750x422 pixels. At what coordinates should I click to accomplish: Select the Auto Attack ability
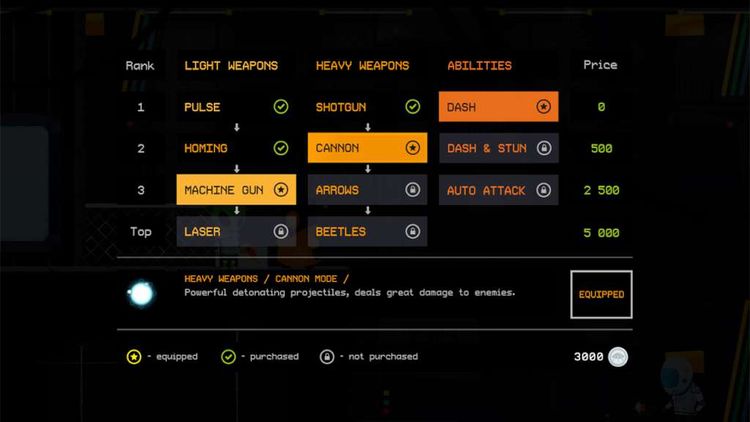(498, 190)
